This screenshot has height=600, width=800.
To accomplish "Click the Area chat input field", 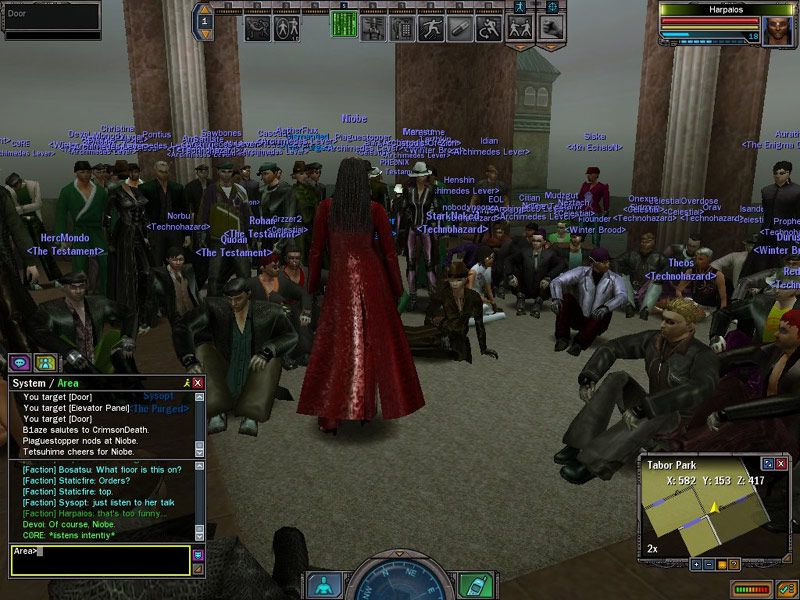I will pyautogui.click(x=100, y=559).
